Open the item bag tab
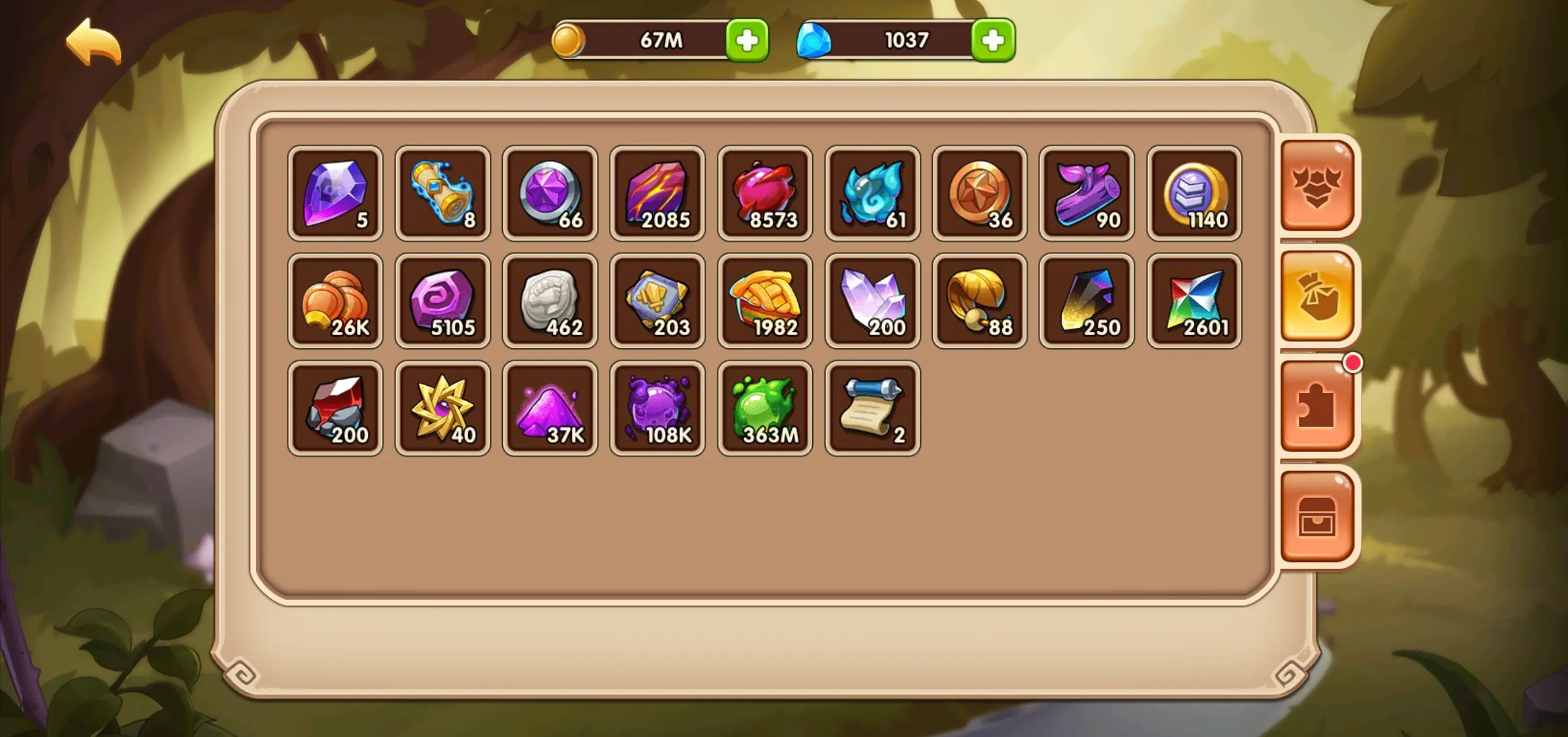Screen dimensions: 1568x737 (x=1317, y=297)
